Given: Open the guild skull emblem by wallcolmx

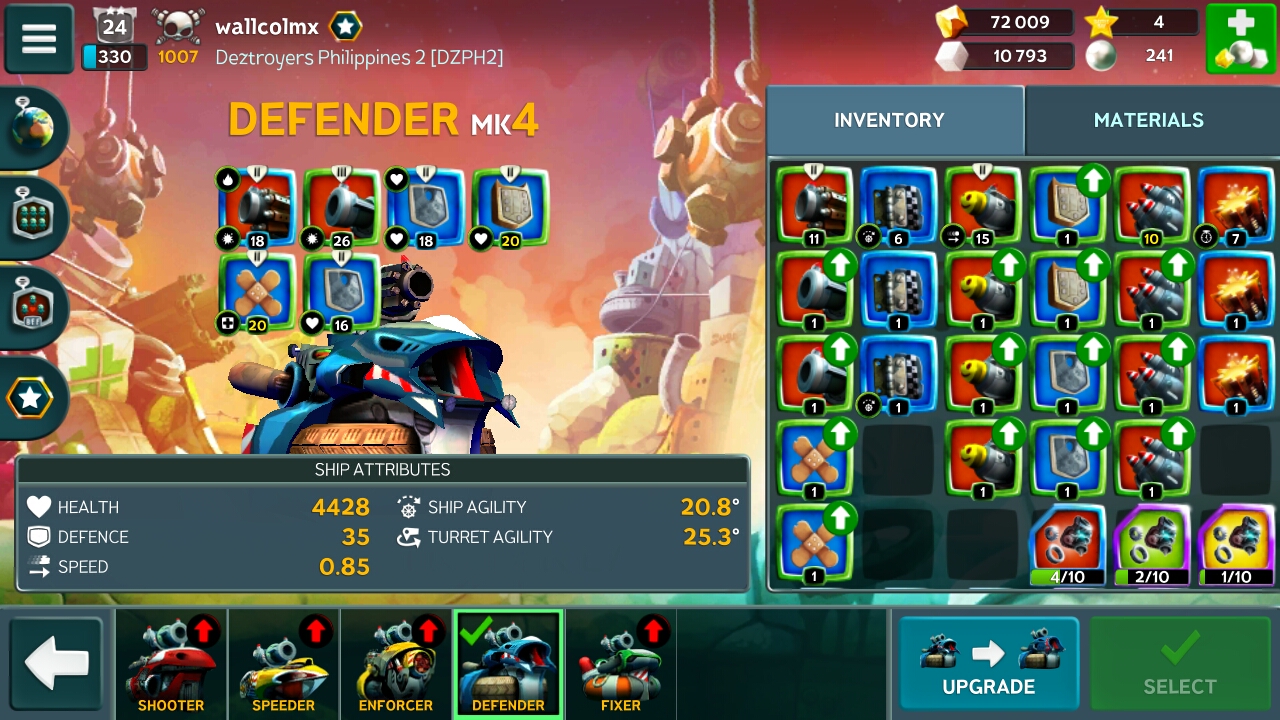Looking at the screenshot, I should coord(178,26).
